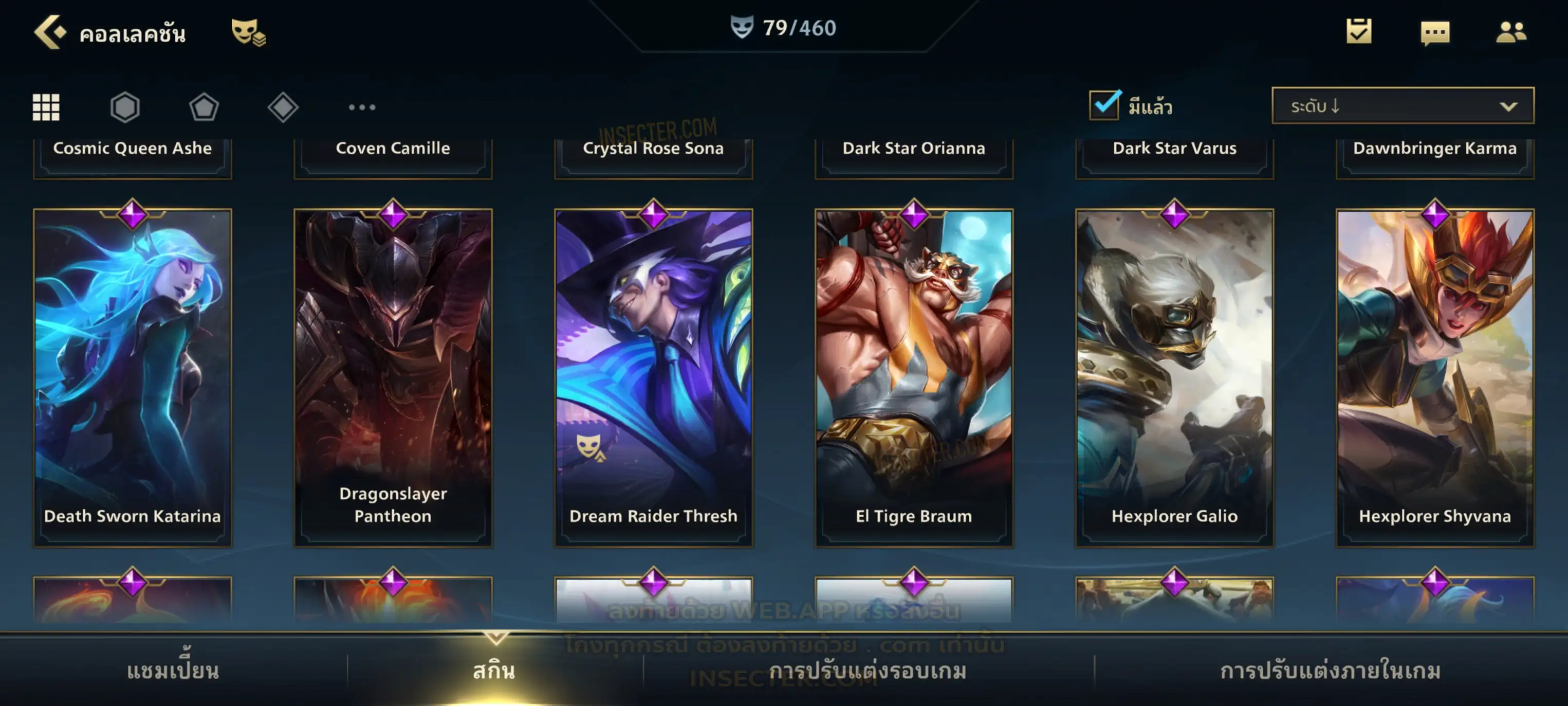Screen dimensions: 1568x706
Task: Open the sort order dropdown
Action: click(x=1403, y=106)
